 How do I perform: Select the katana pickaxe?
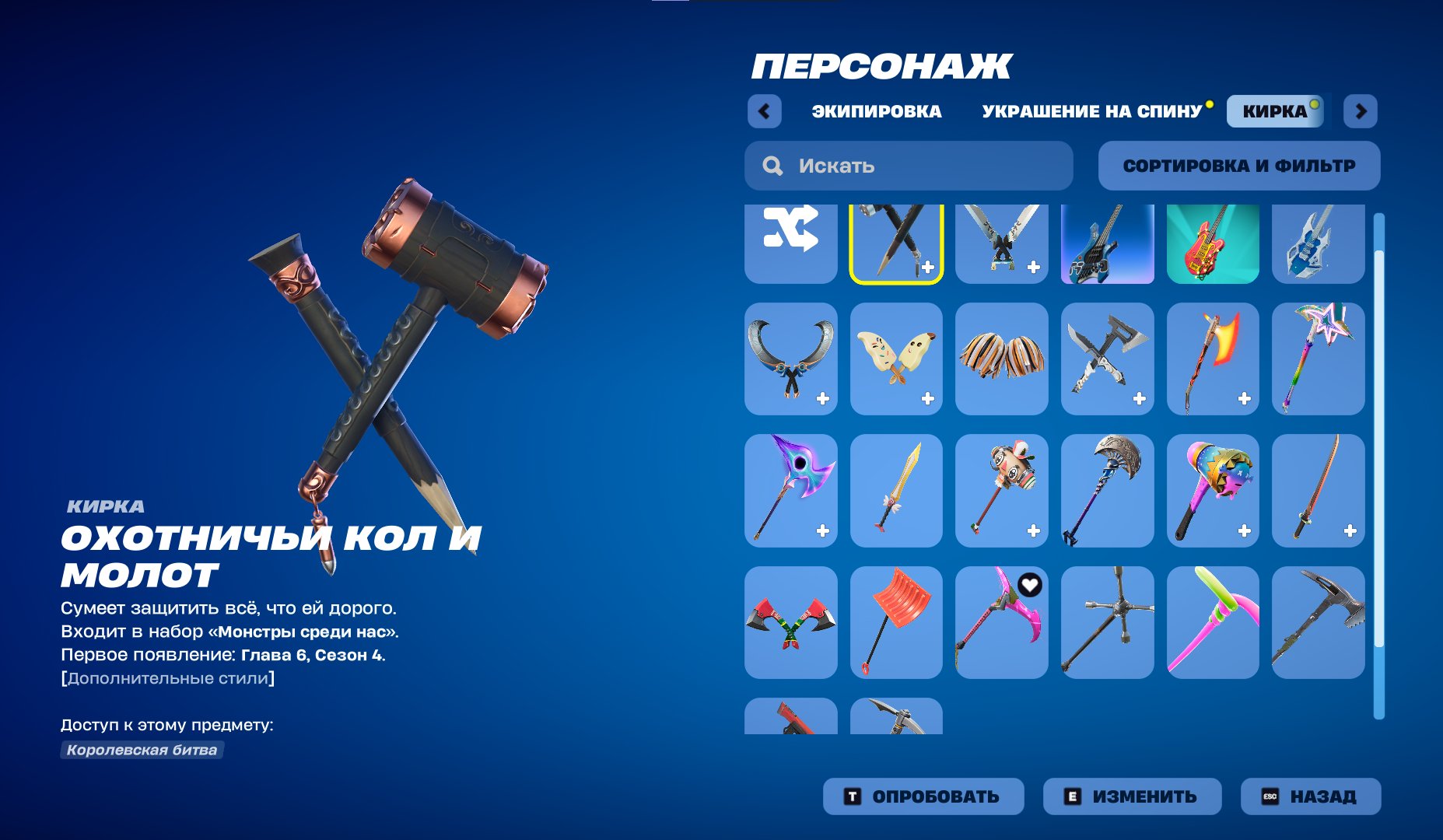1318,490
